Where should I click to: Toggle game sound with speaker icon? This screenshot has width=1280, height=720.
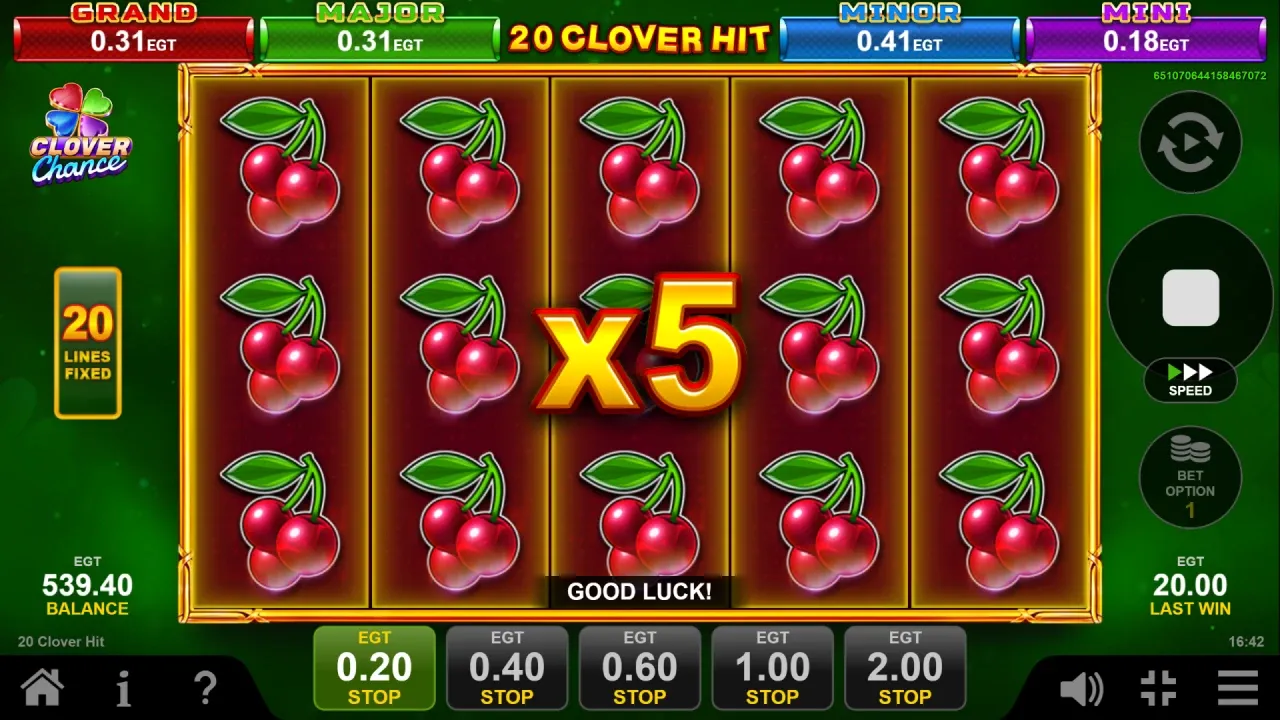click(x=1081, y=687)
